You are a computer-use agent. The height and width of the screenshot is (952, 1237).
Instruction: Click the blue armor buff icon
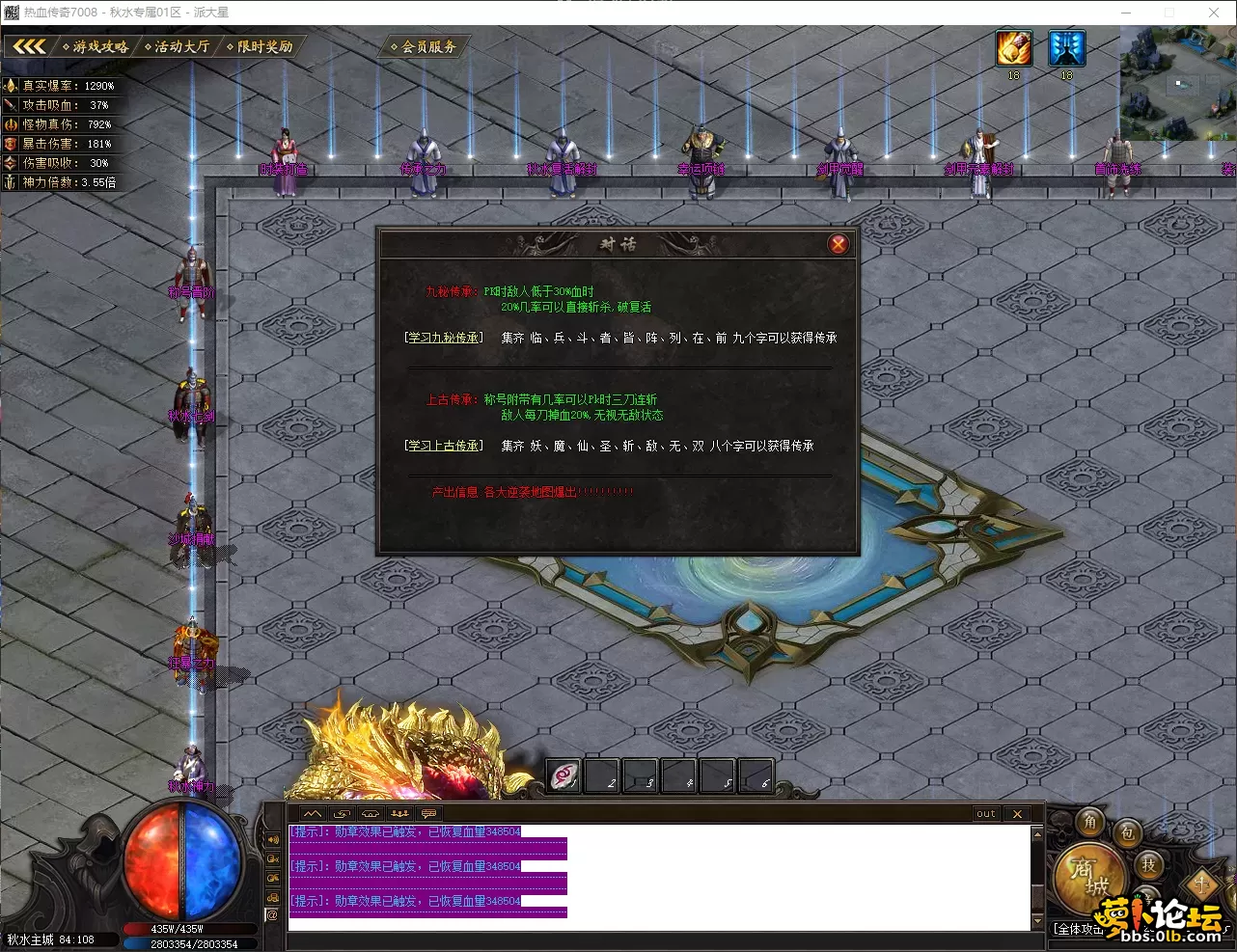pos(1066,48)
